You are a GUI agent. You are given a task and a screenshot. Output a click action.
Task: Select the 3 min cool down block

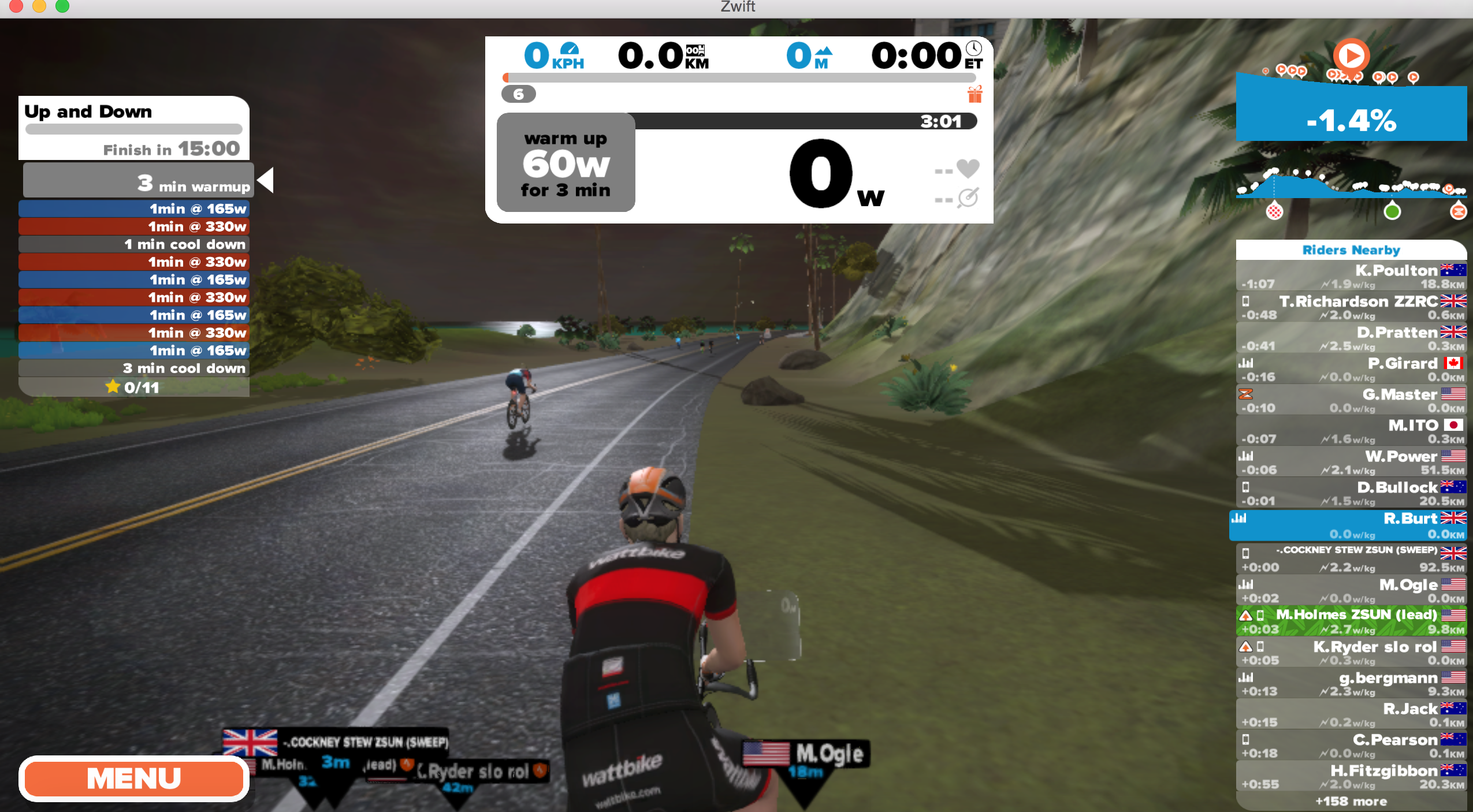click(134, 368)
